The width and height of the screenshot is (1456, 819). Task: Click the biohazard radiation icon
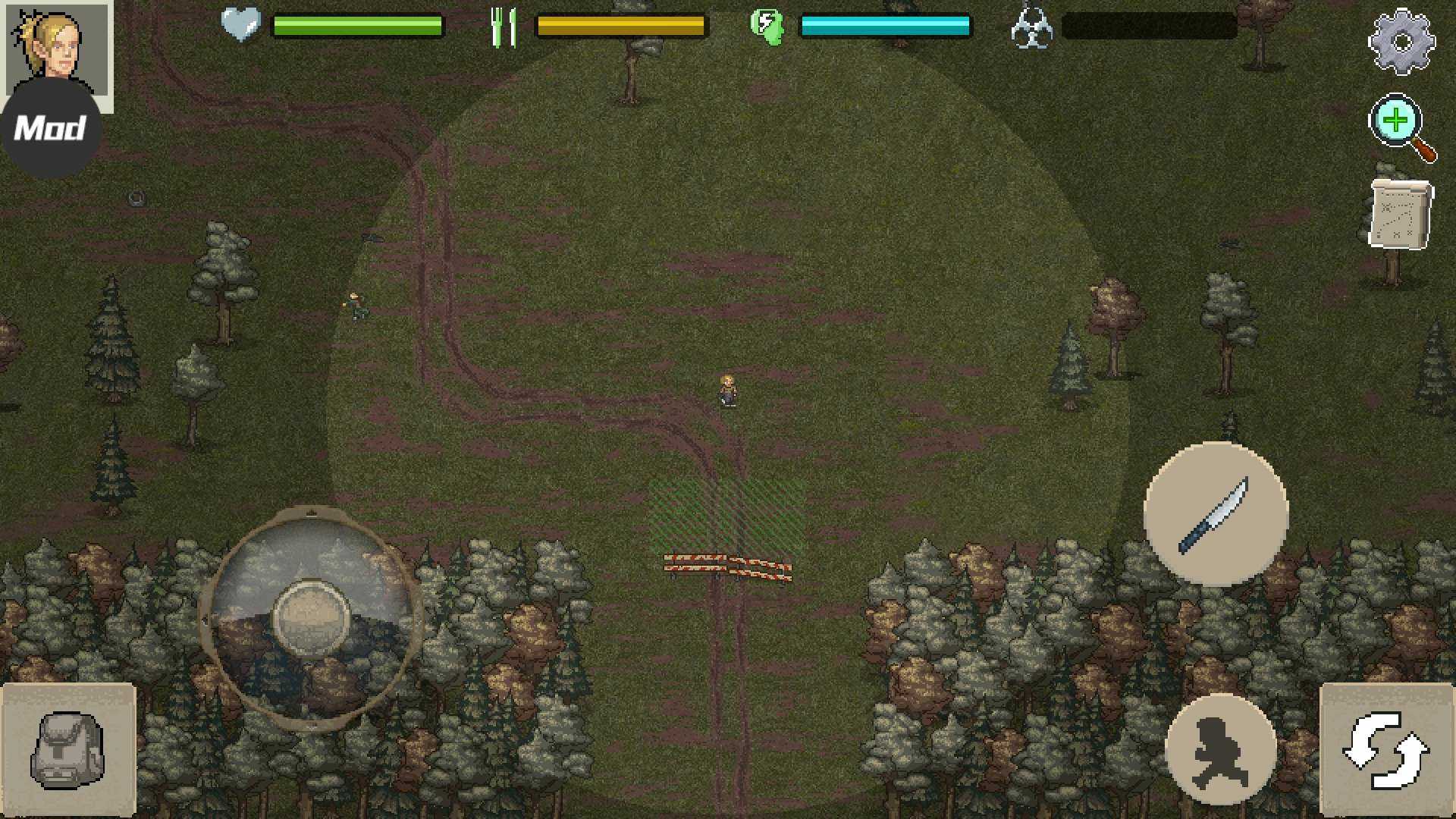click(1034, 27)
